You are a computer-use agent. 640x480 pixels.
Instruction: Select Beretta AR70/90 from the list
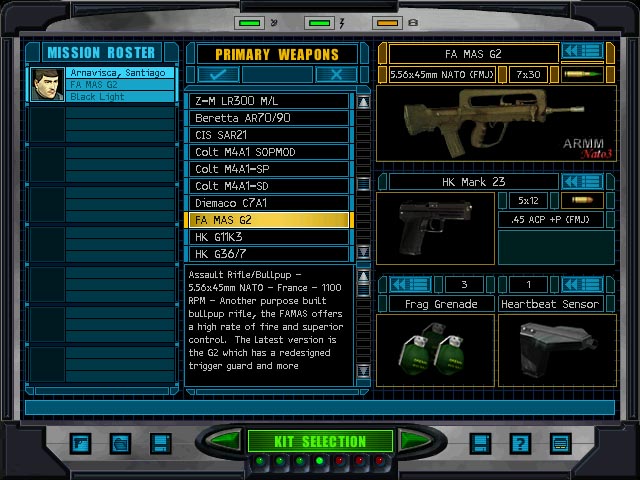click(269, 118)
